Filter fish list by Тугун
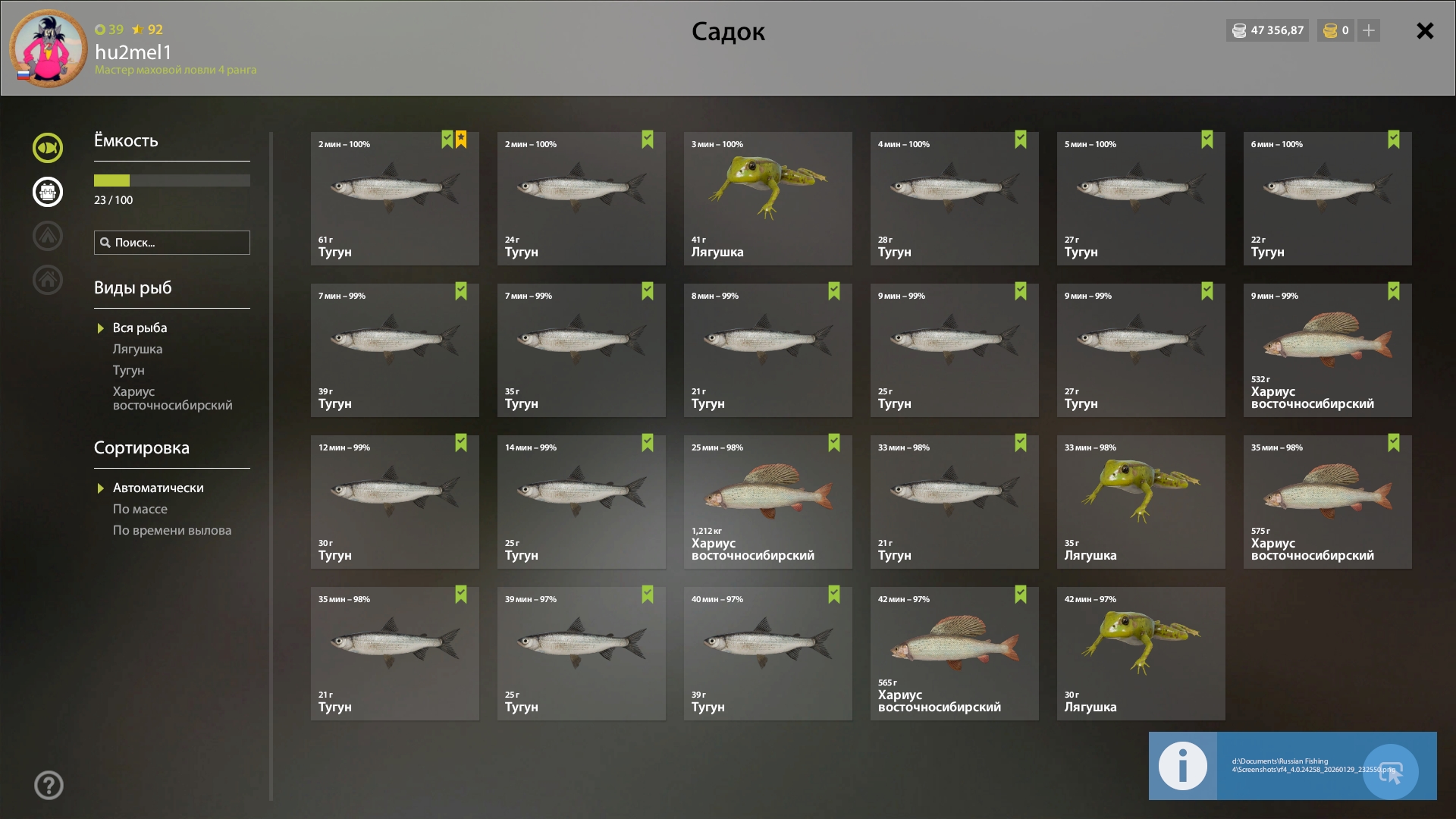Image resolution: width=1456 pixels, height=819 pixels. click(x=128, y=371)
